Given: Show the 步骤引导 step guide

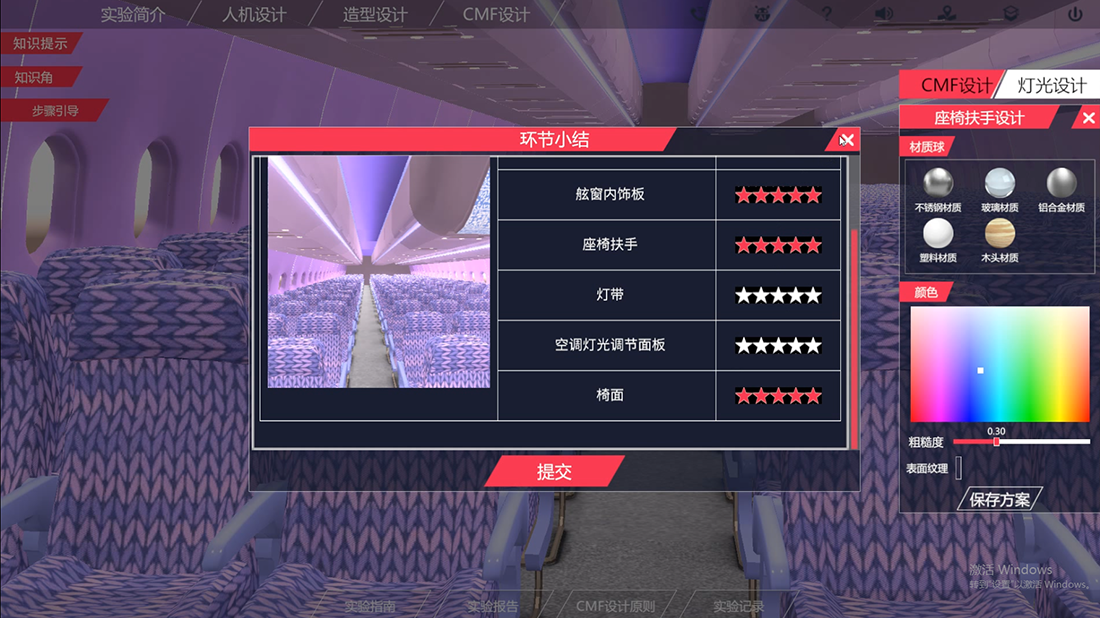Looking at the screenshot, I should pos(55,111).
